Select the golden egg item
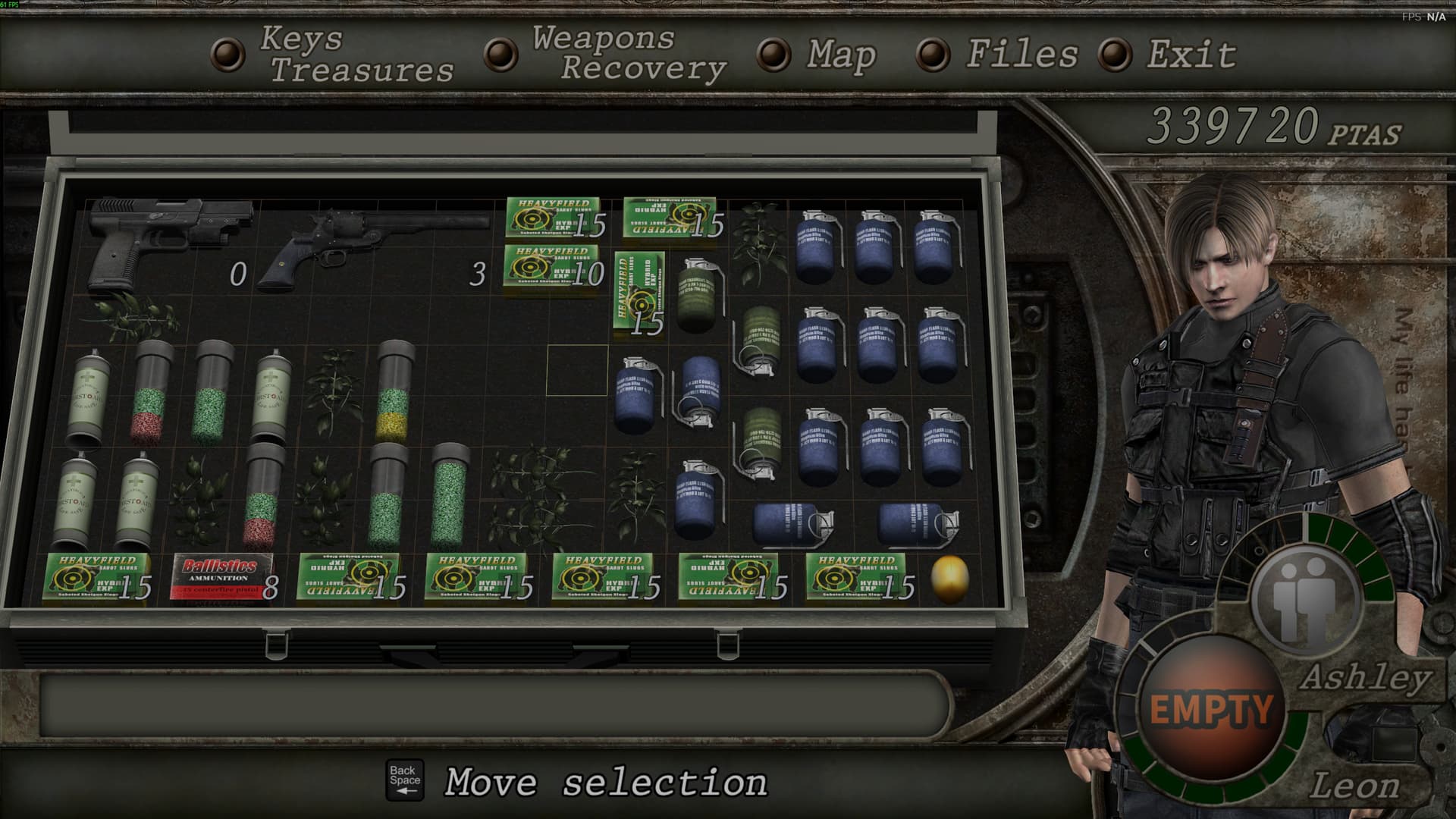This screenshot has height=819, width=1456. point(949,579)
